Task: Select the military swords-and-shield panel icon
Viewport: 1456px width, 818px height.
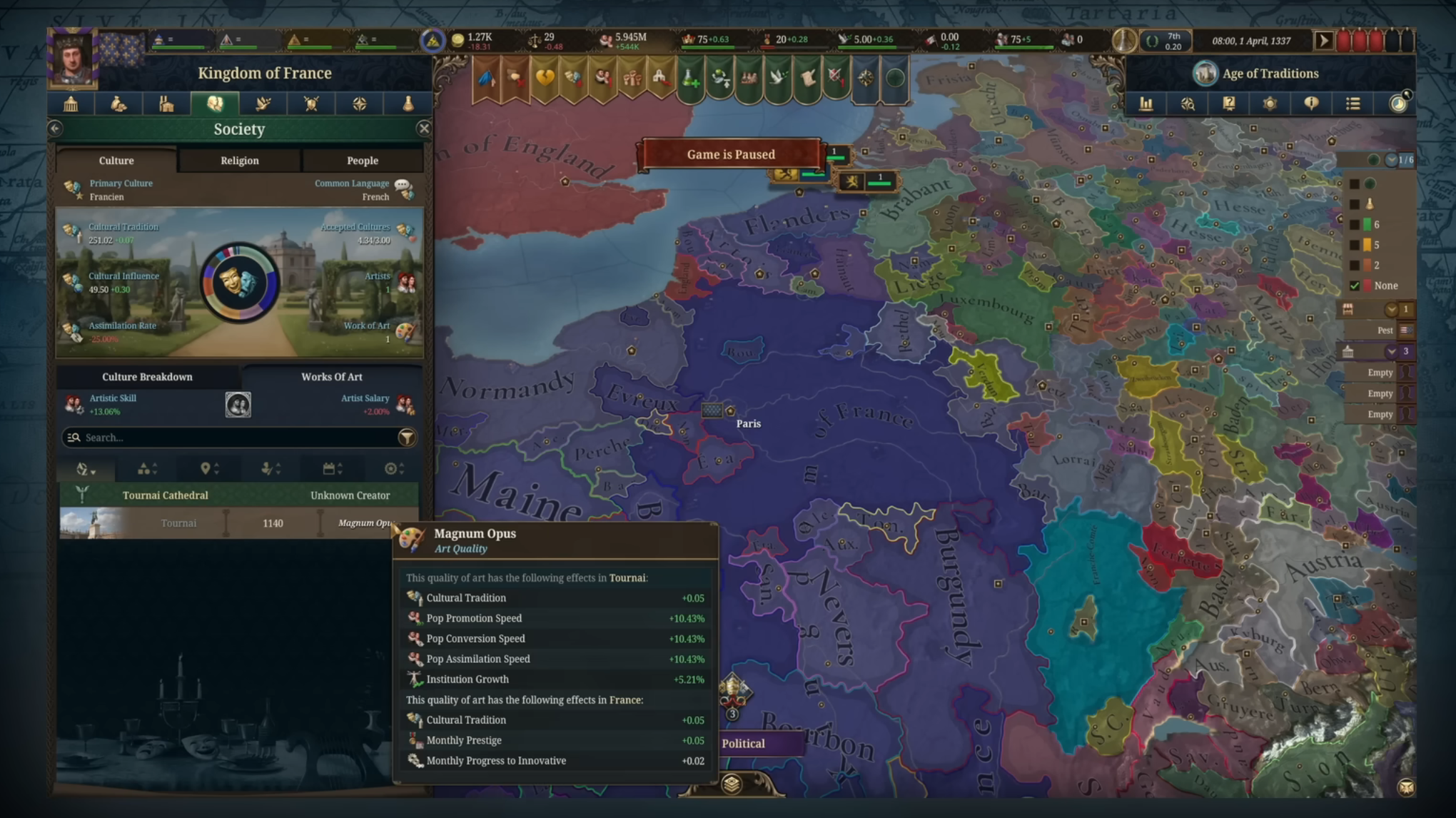Action: pyautogui.click(x=312, y=103)
